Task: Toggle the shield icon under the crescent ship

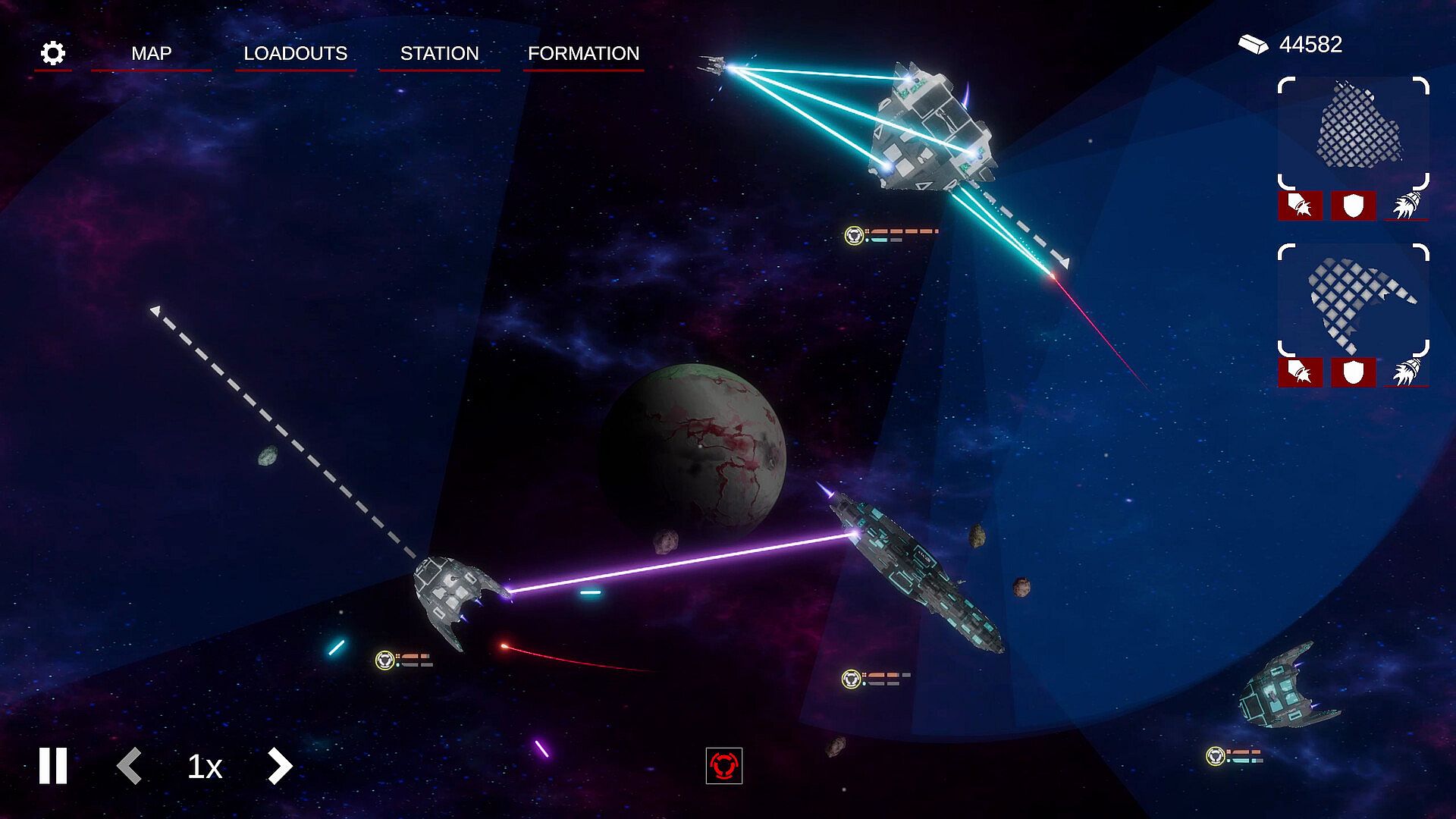Action: click(x=1354, y=372)
